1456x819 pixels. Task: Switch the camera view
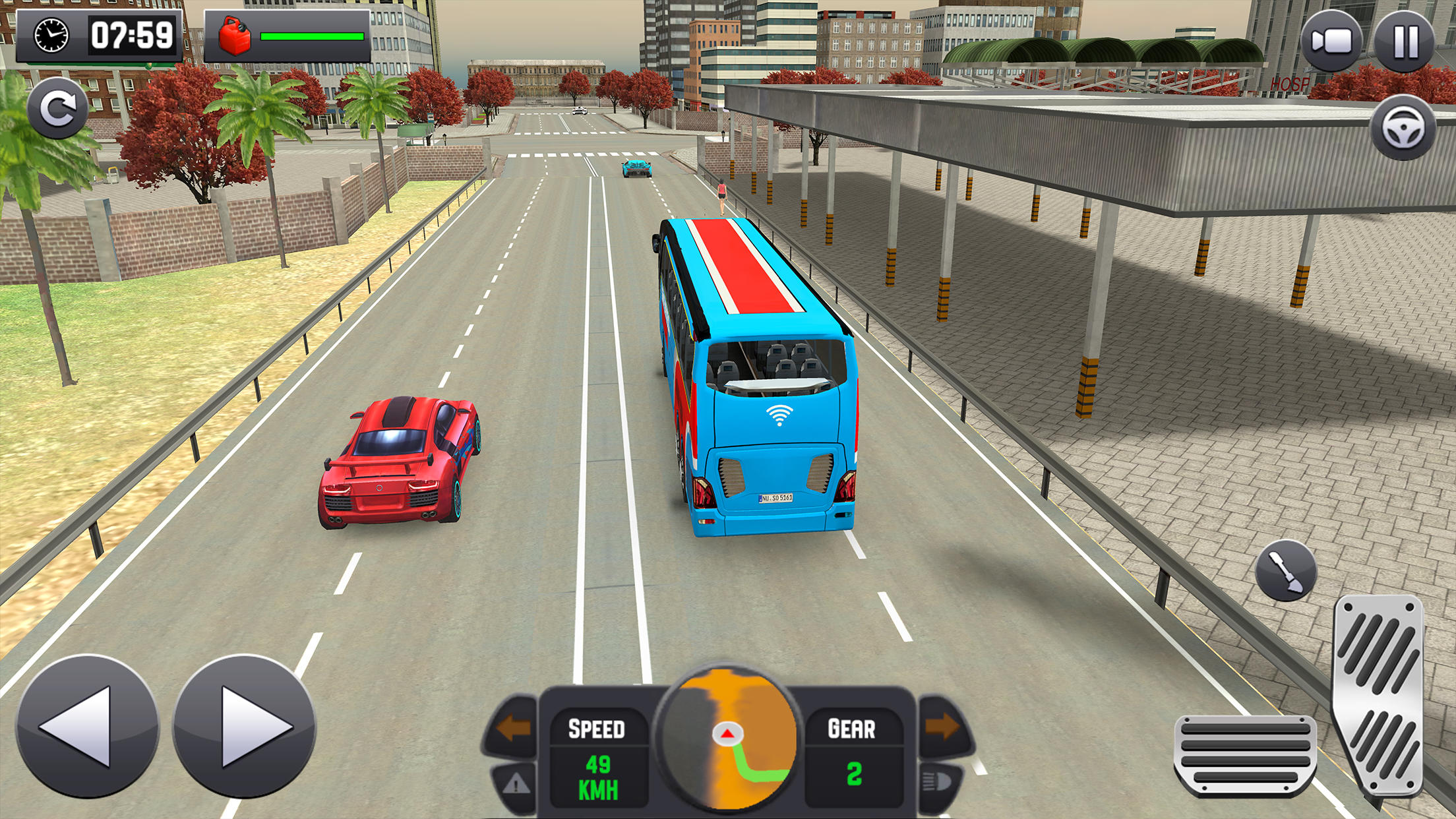coord(1331,42)
